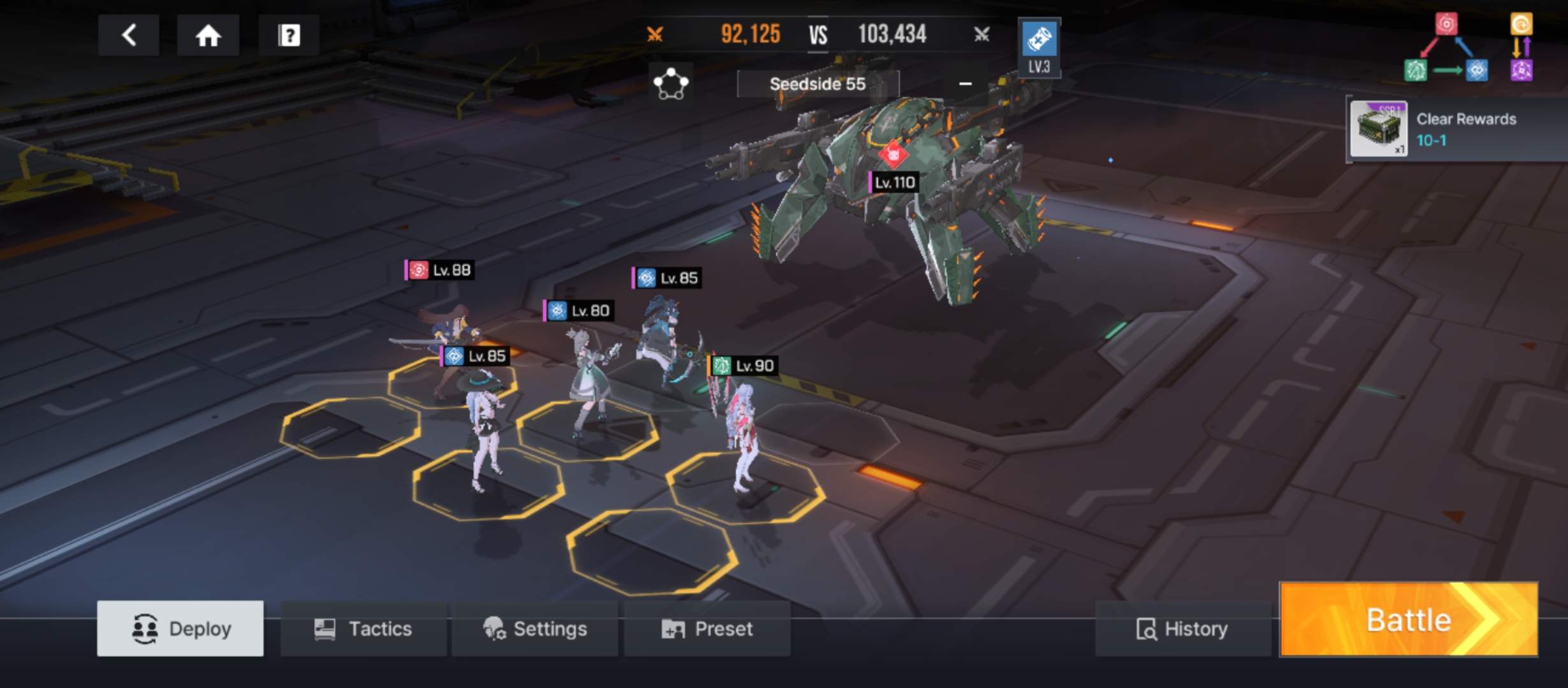
Task: Return to the home screen
Action: pyautogui.click(x=208, y=36)
